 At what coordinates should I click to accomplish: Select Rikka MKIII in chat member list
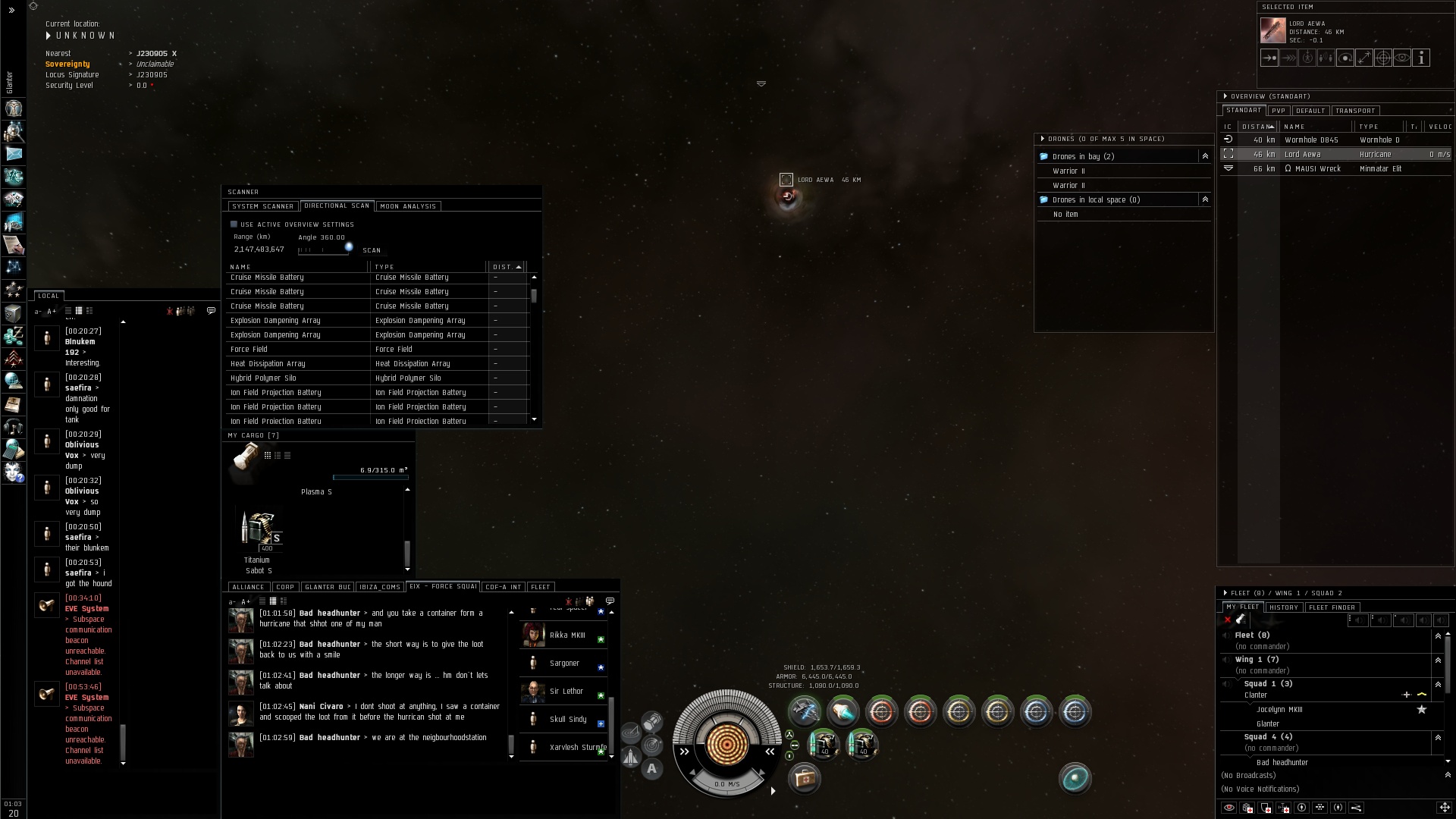566,635
